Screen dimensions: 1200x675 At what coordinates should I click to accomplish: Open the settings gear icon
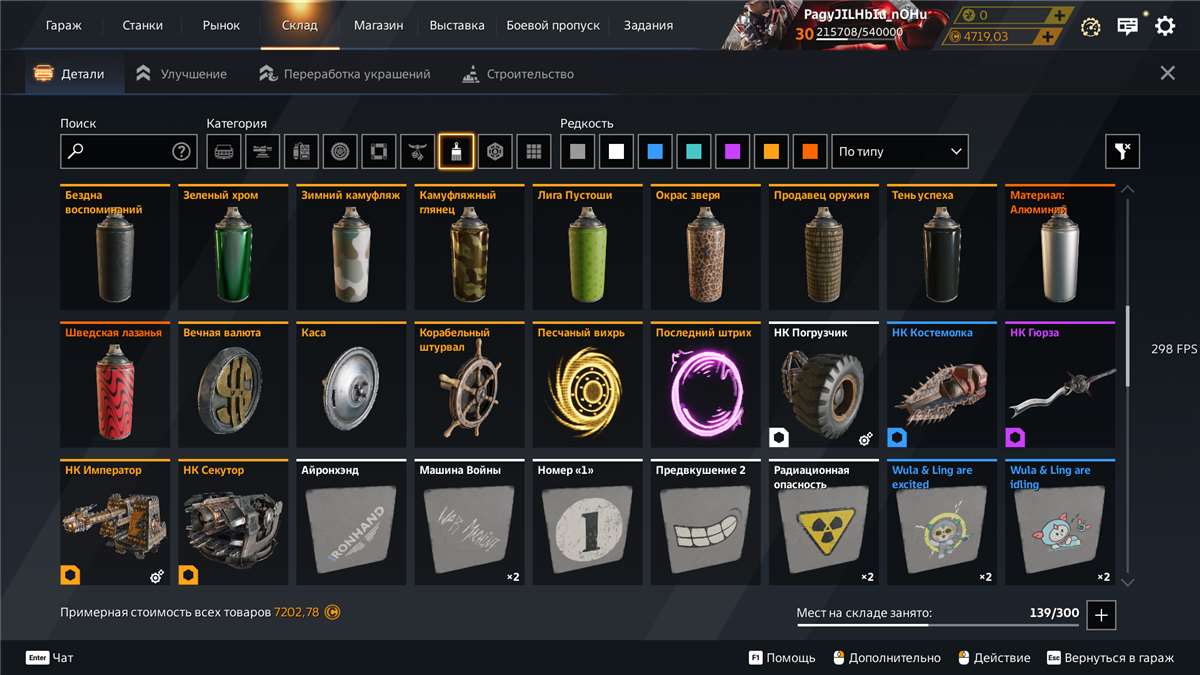point(1165,26)
